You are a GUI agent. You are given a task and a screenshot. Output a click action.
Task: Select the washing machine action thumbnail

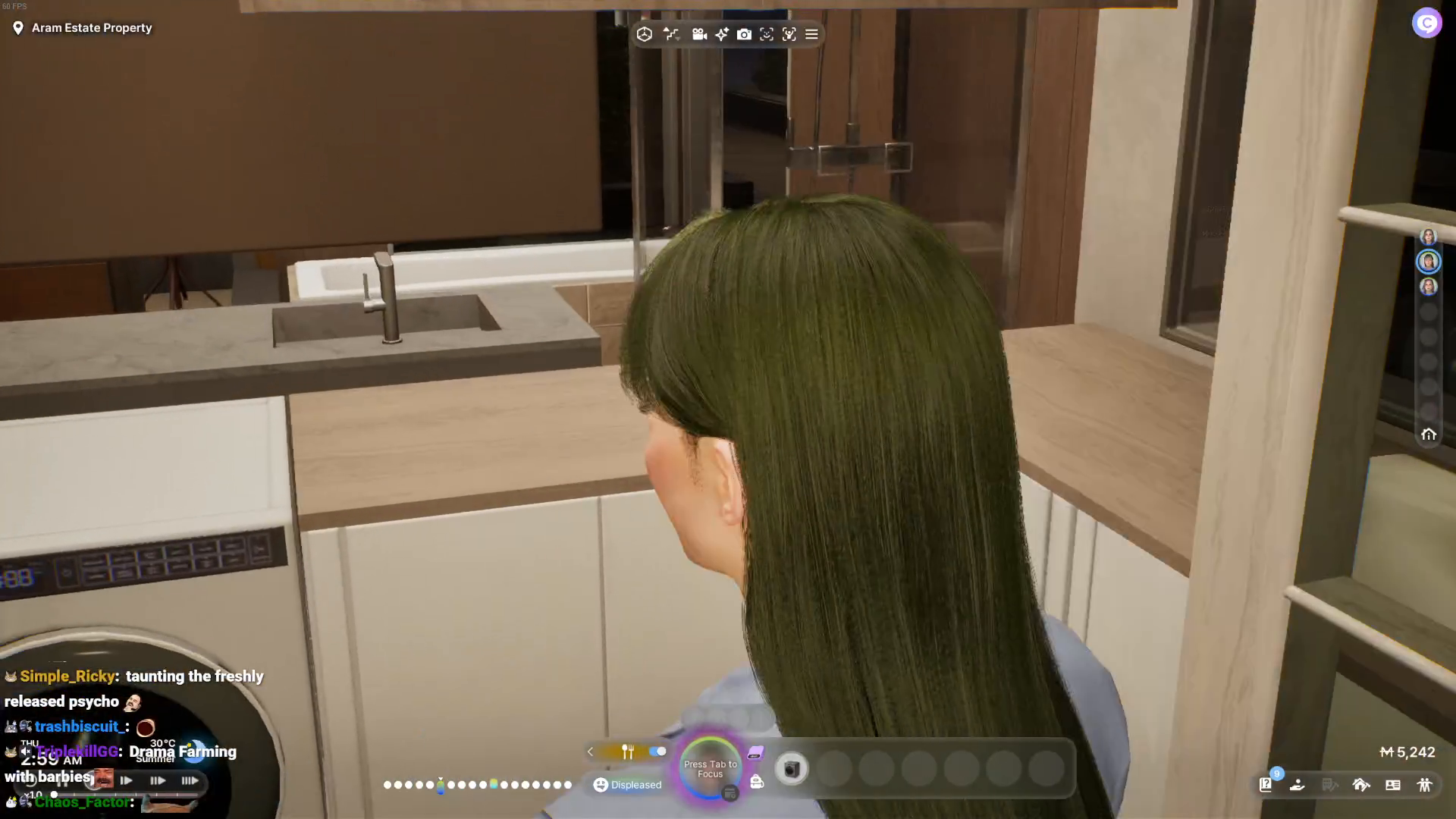tap(793, 769)
